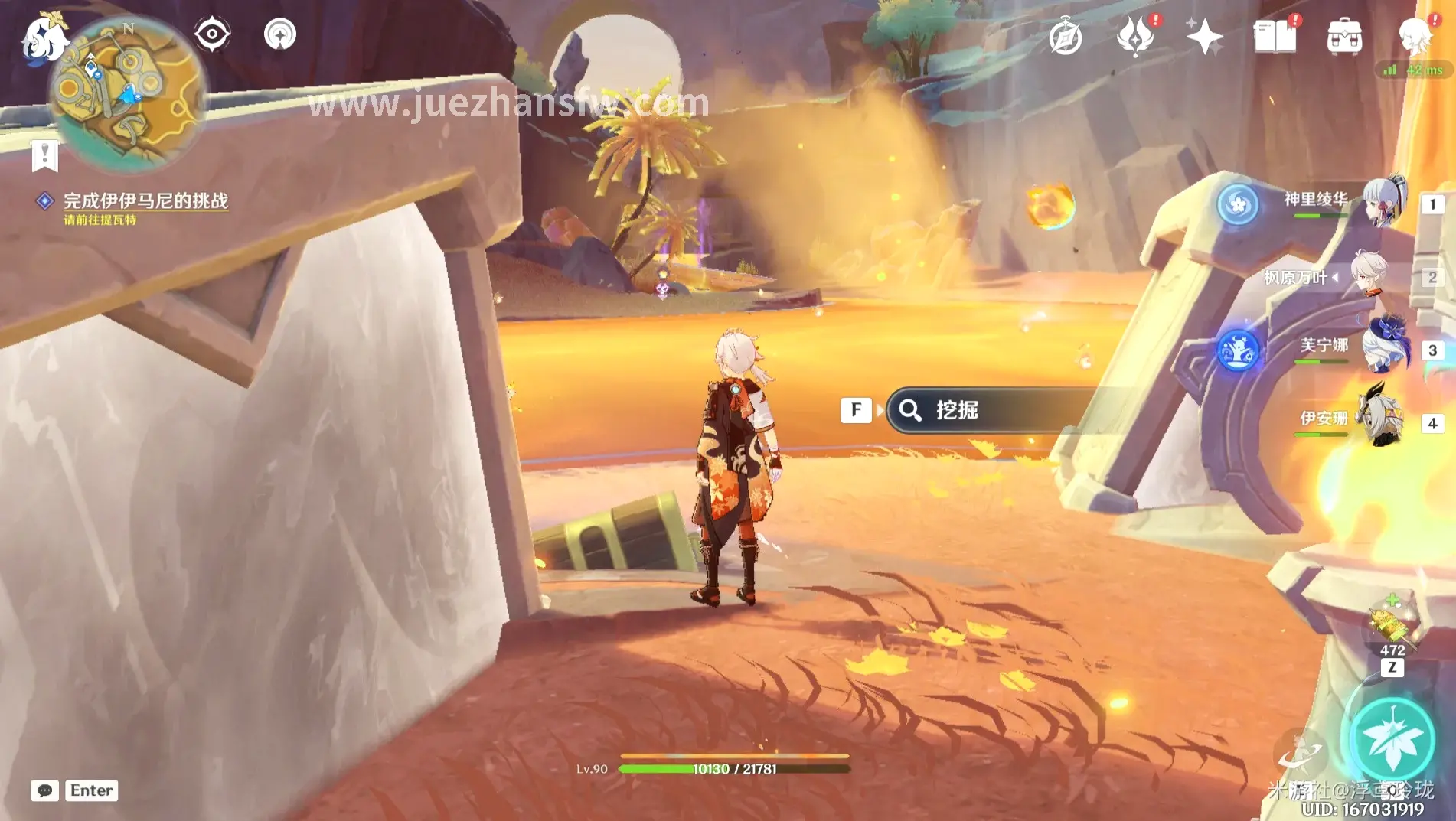Image resolution: width=1456 pixels, height=821 pixels.
Task: Use the quick-use gadget showing 472
Action: point(1392,625)
